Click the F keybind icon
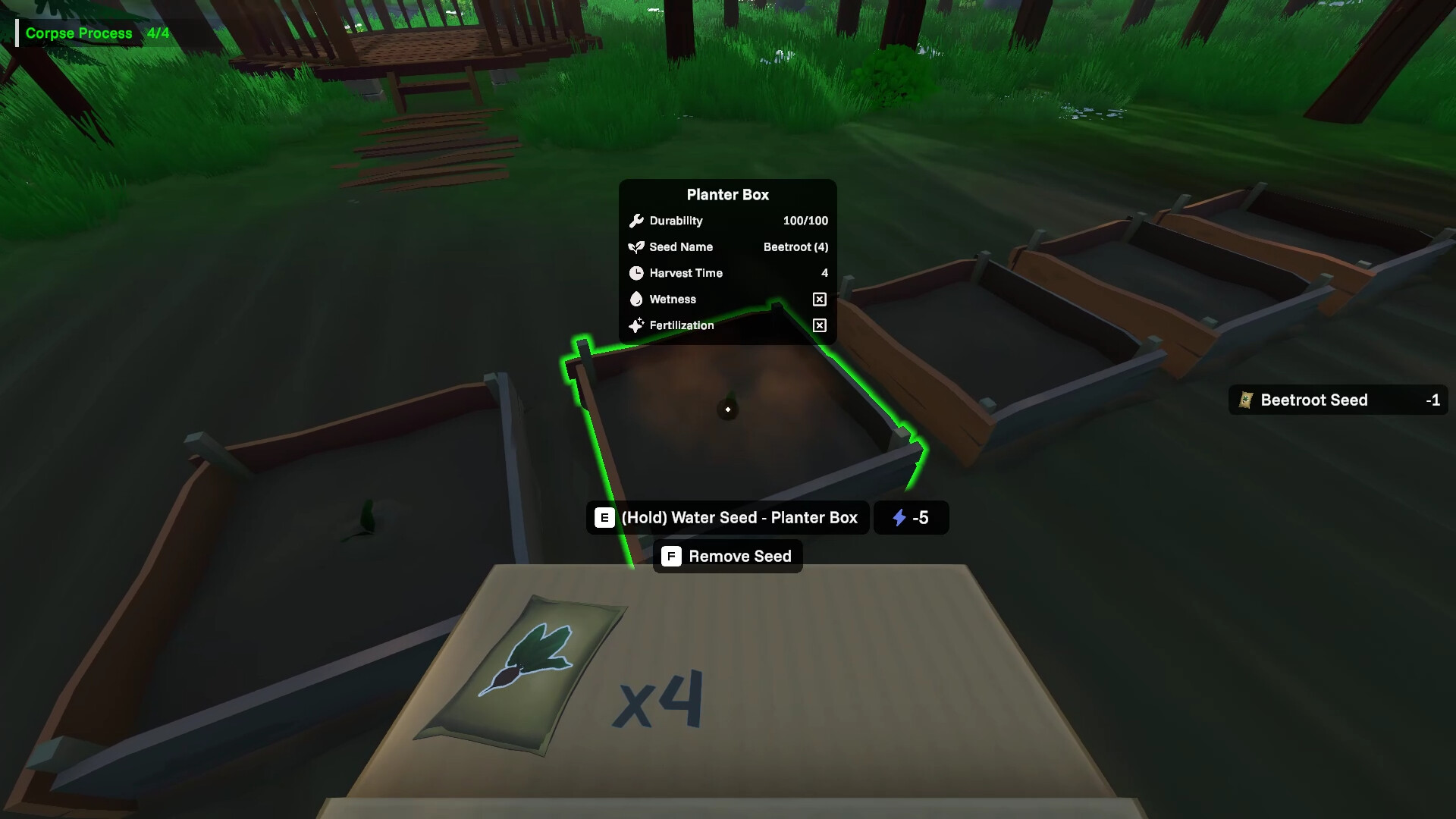Viewport: 1456px width, 819px height. [x=670, y=556]
